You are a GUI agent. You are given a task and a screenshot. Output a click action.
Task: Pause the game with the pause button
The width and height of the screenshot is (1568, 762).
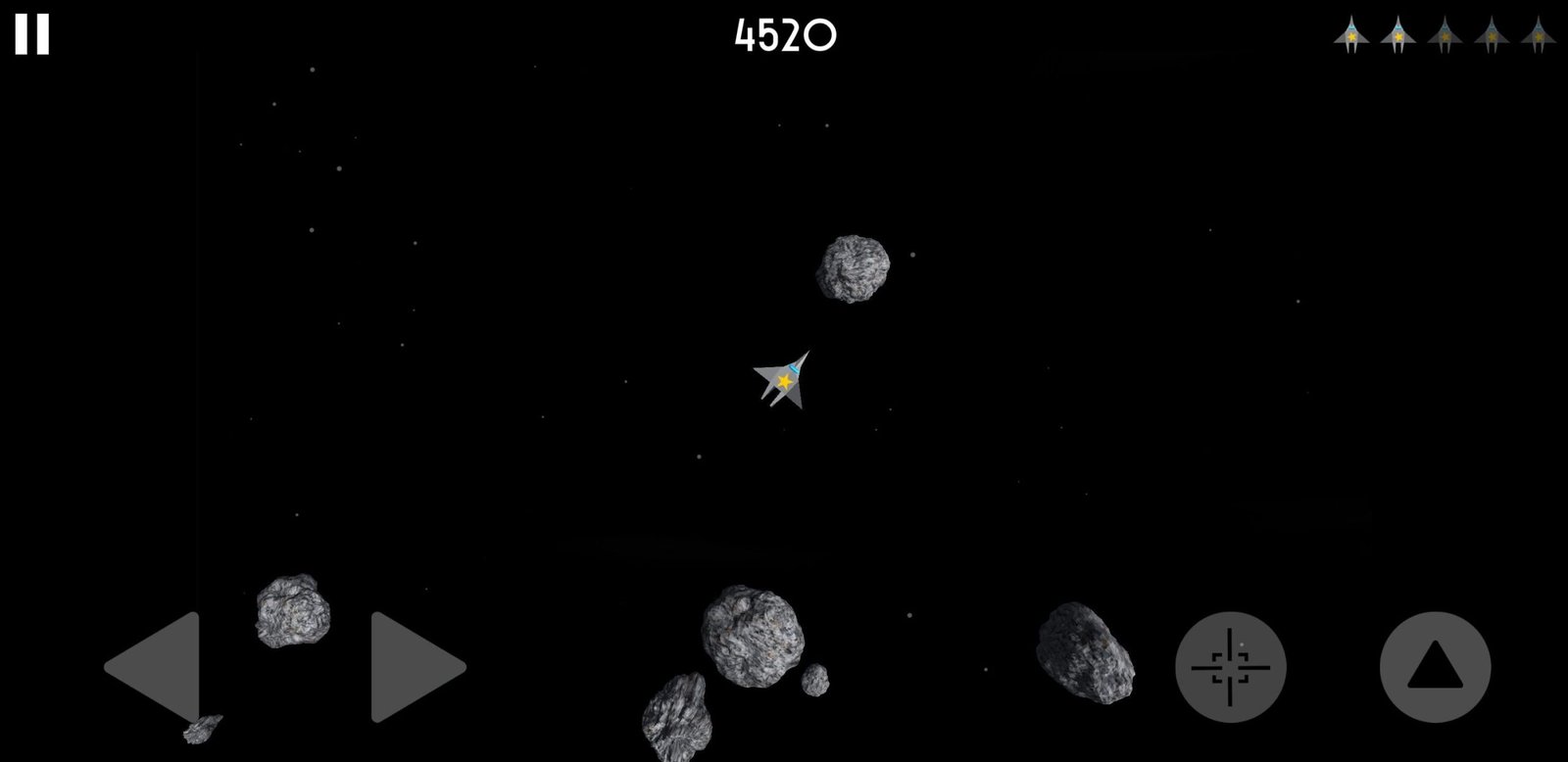click(x=31, y=34)
